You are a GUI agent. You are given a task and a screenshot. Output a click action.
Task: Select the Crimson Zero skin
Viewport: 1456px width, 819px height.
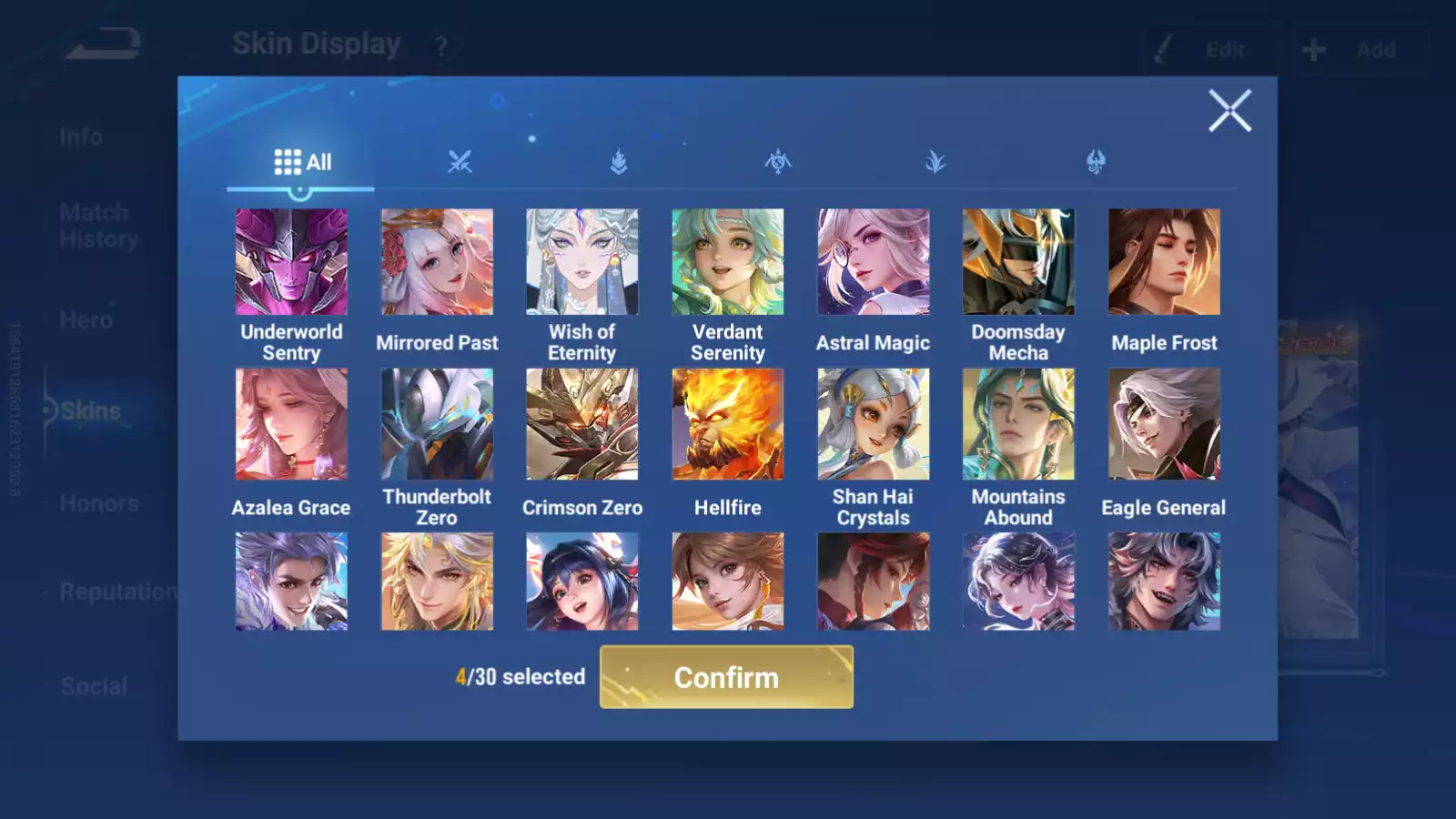(582, 424)
